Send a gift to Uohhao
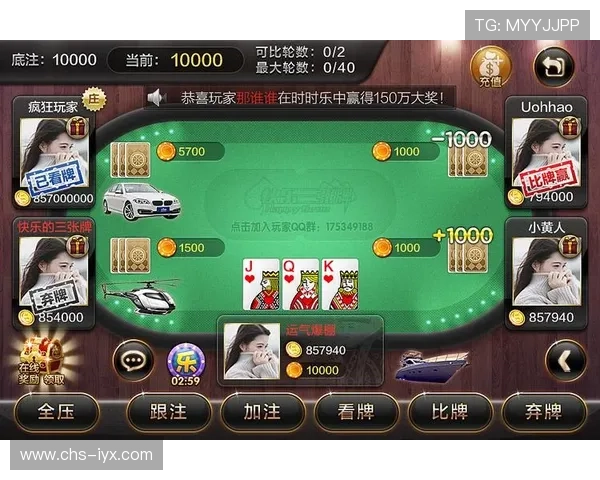Viewport: 600px width, 480px height. (x=568, y=127)
